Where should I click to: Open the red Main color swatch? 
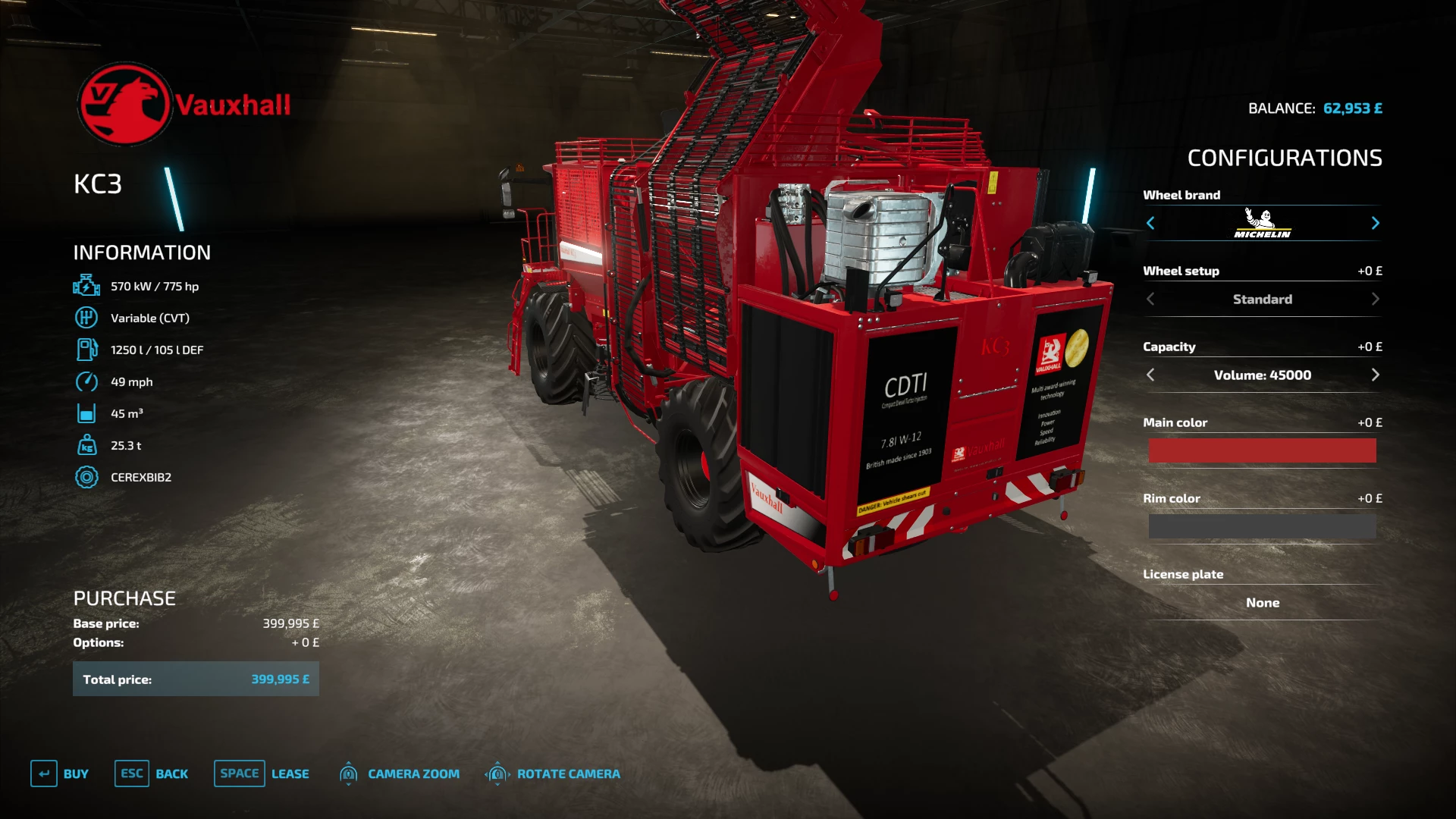[1262, 450]
